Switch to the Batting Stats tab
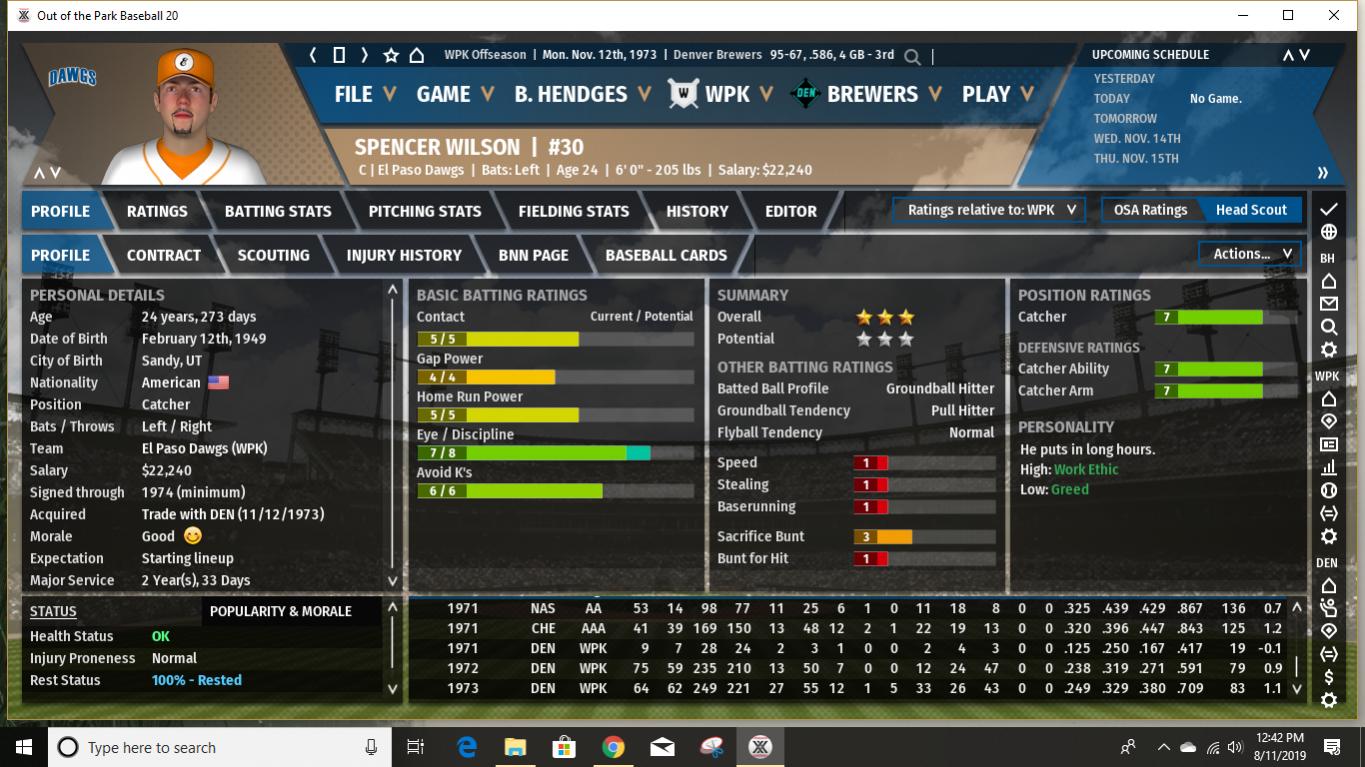Screen dimensions: 1365x767 point(277,211)
